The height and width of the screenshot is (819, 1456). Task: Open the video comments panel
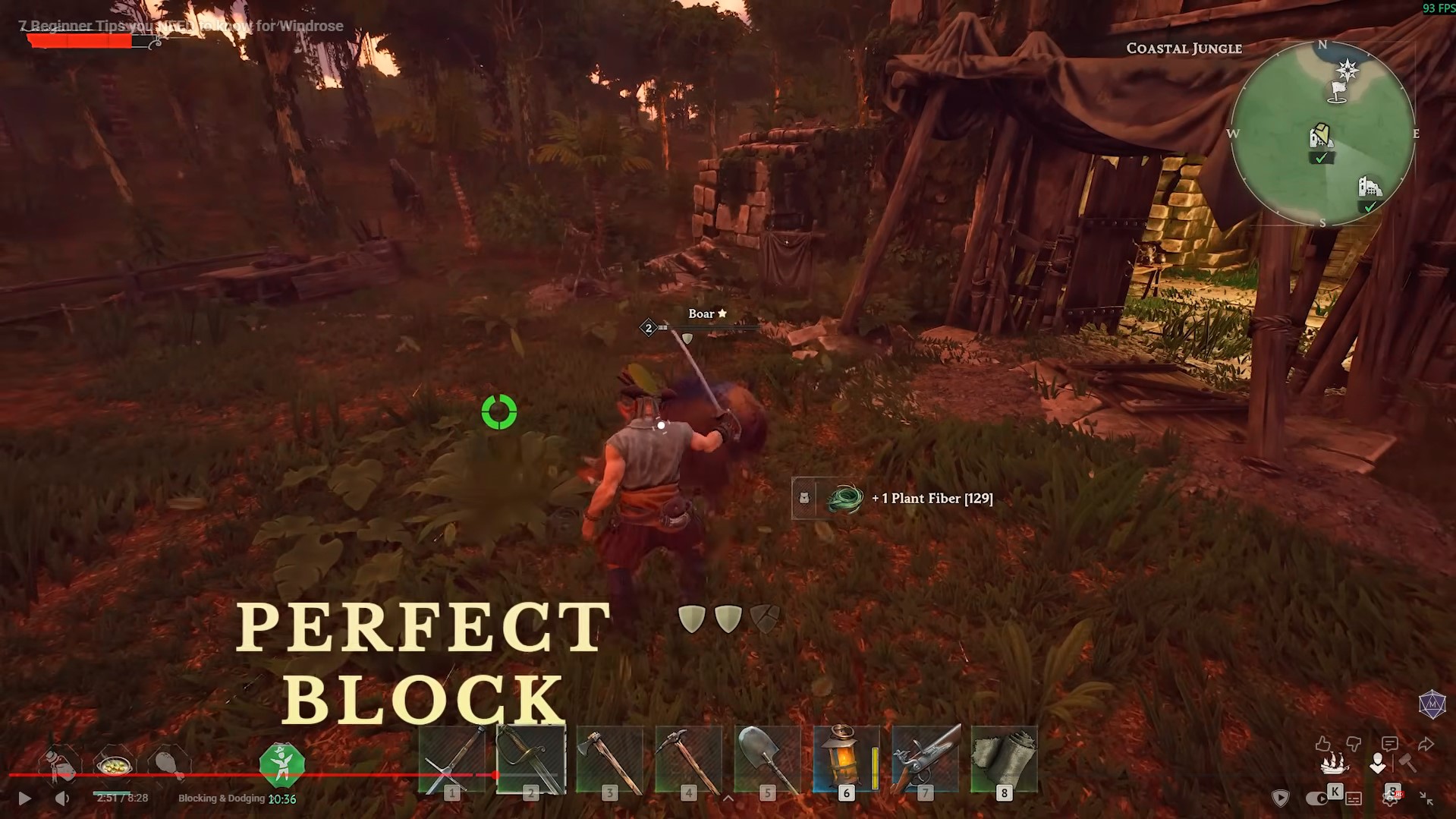1389,744
